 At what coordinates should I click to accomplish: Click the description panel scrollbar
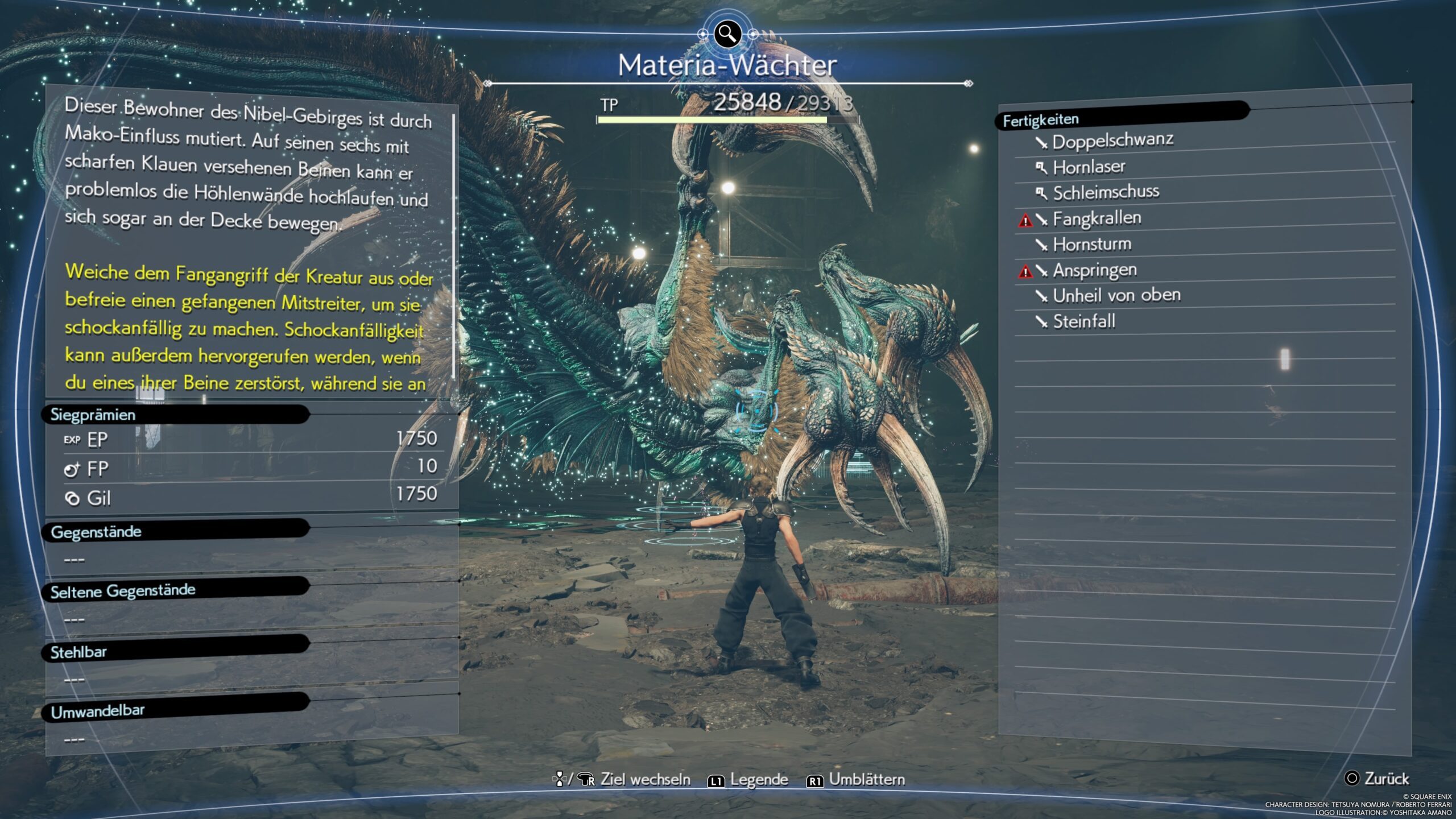[453, 246]
